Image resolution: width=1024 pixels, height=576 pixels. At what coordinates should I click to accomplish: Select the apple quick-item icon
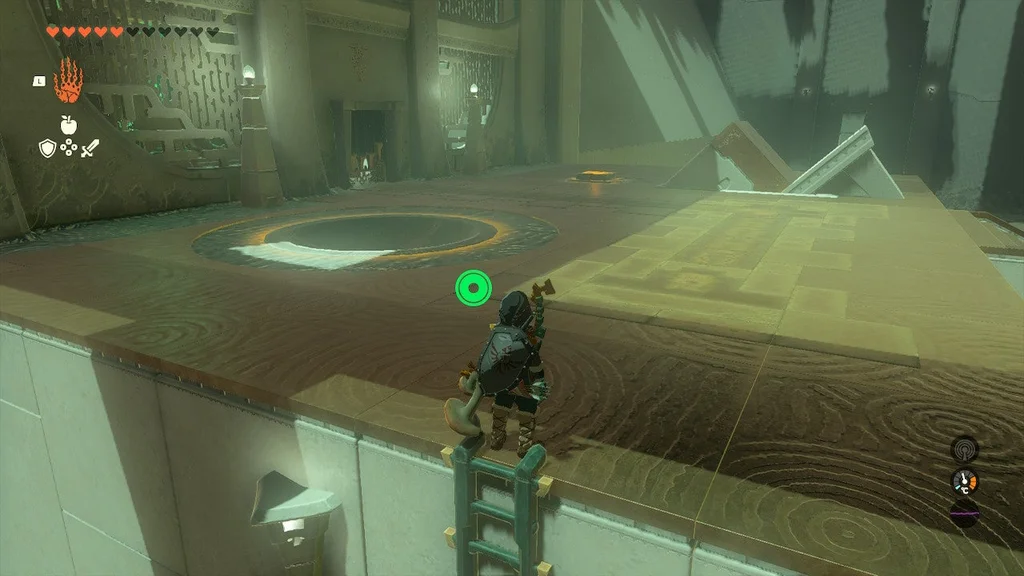[68, 125]
